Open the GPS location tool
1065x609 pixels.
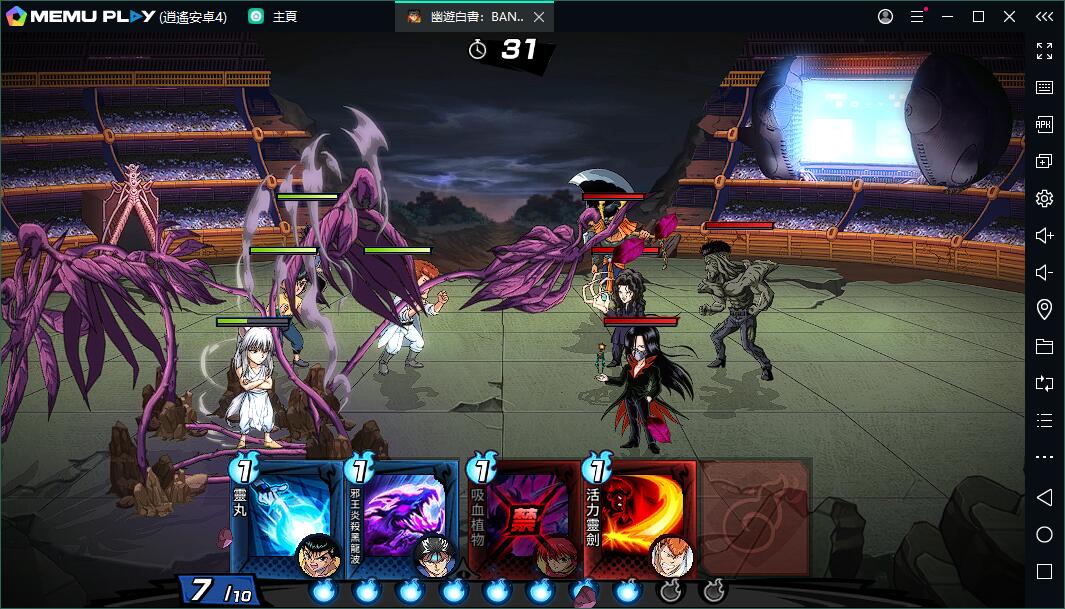tap(1044, 309)
